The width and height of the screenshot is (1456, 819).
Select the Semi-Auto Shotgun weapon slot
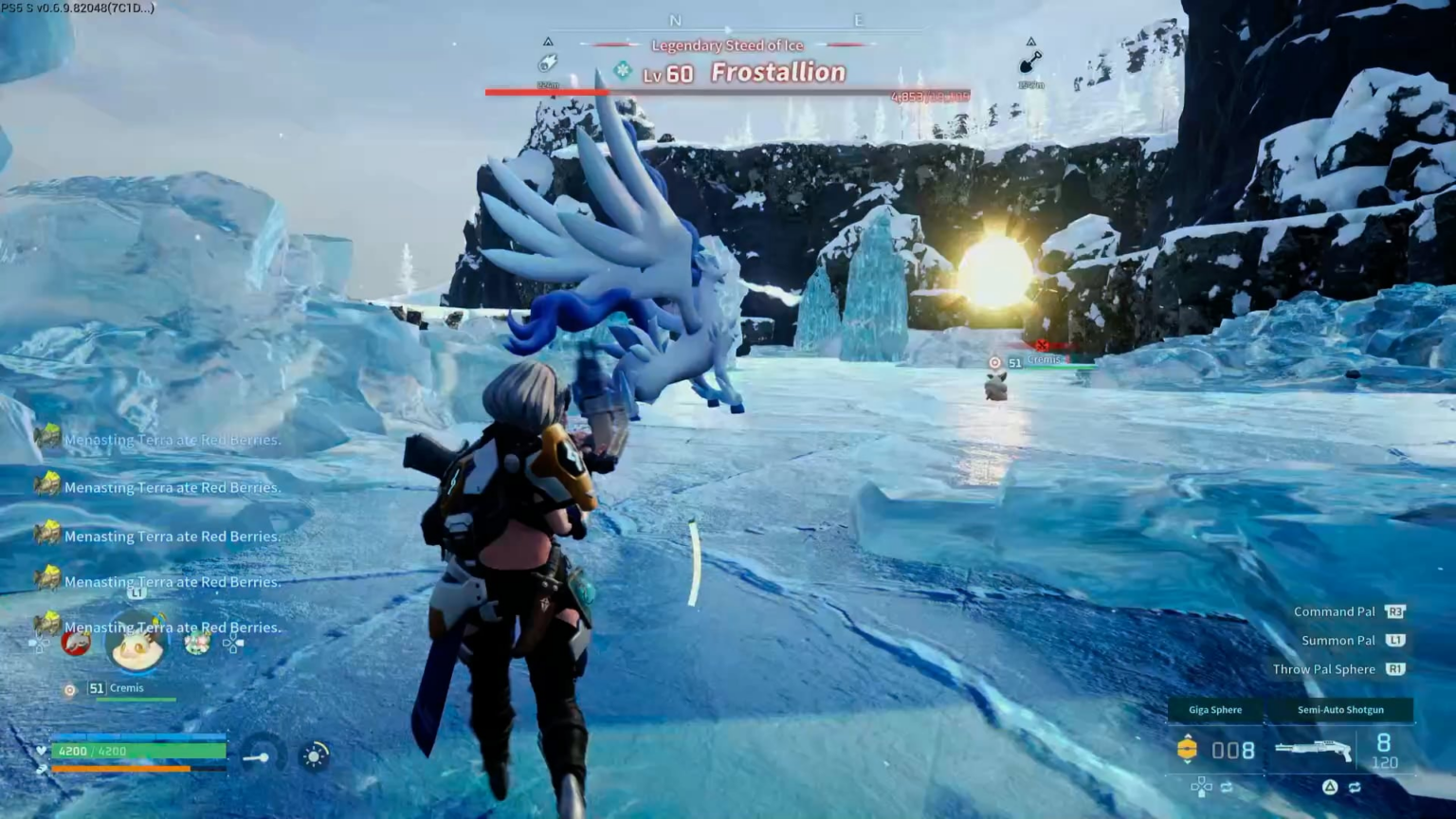point(1340,710)
